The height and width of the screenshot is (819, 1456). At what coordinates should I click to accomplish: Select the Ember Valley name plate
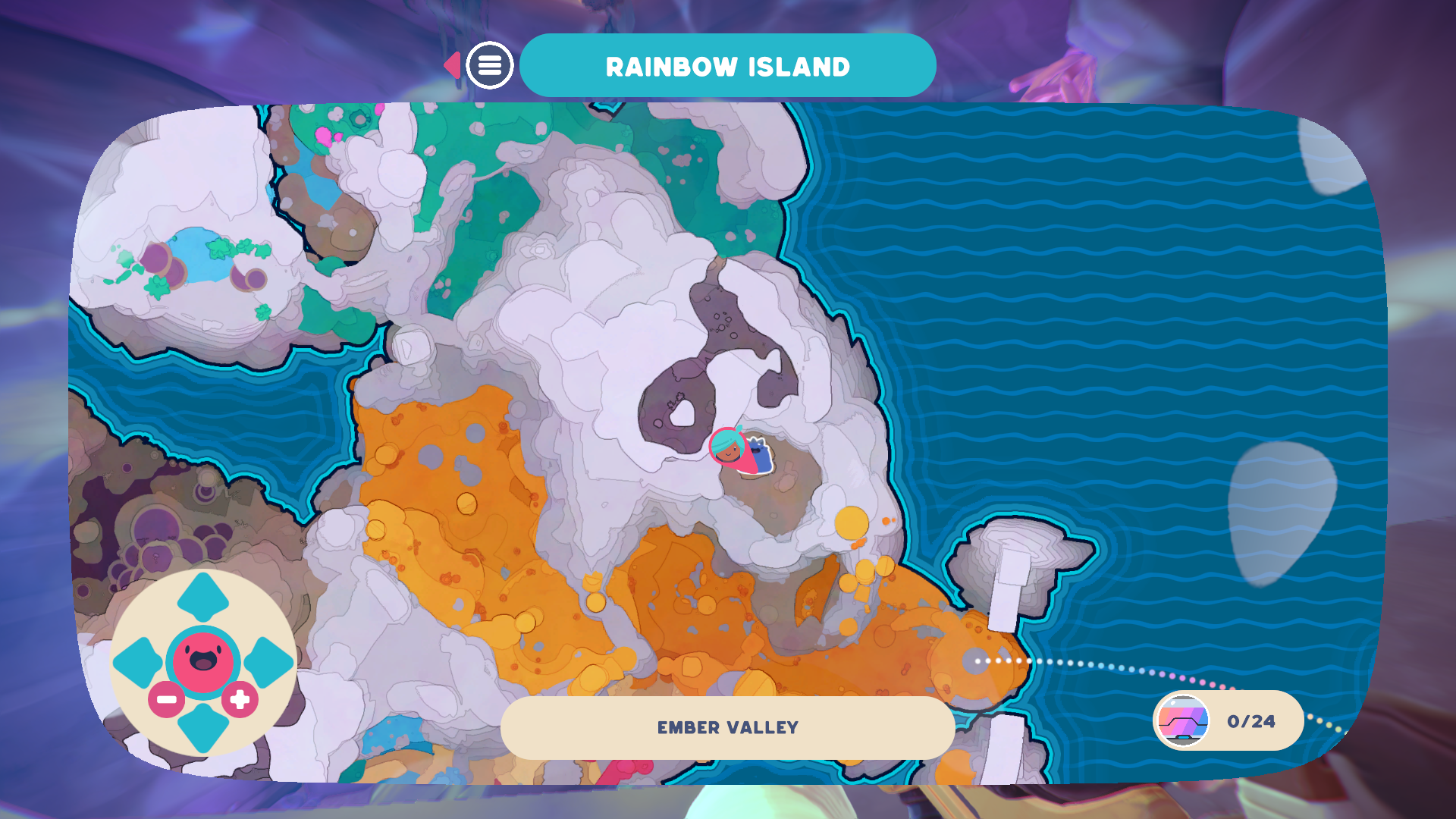[727, 726]
